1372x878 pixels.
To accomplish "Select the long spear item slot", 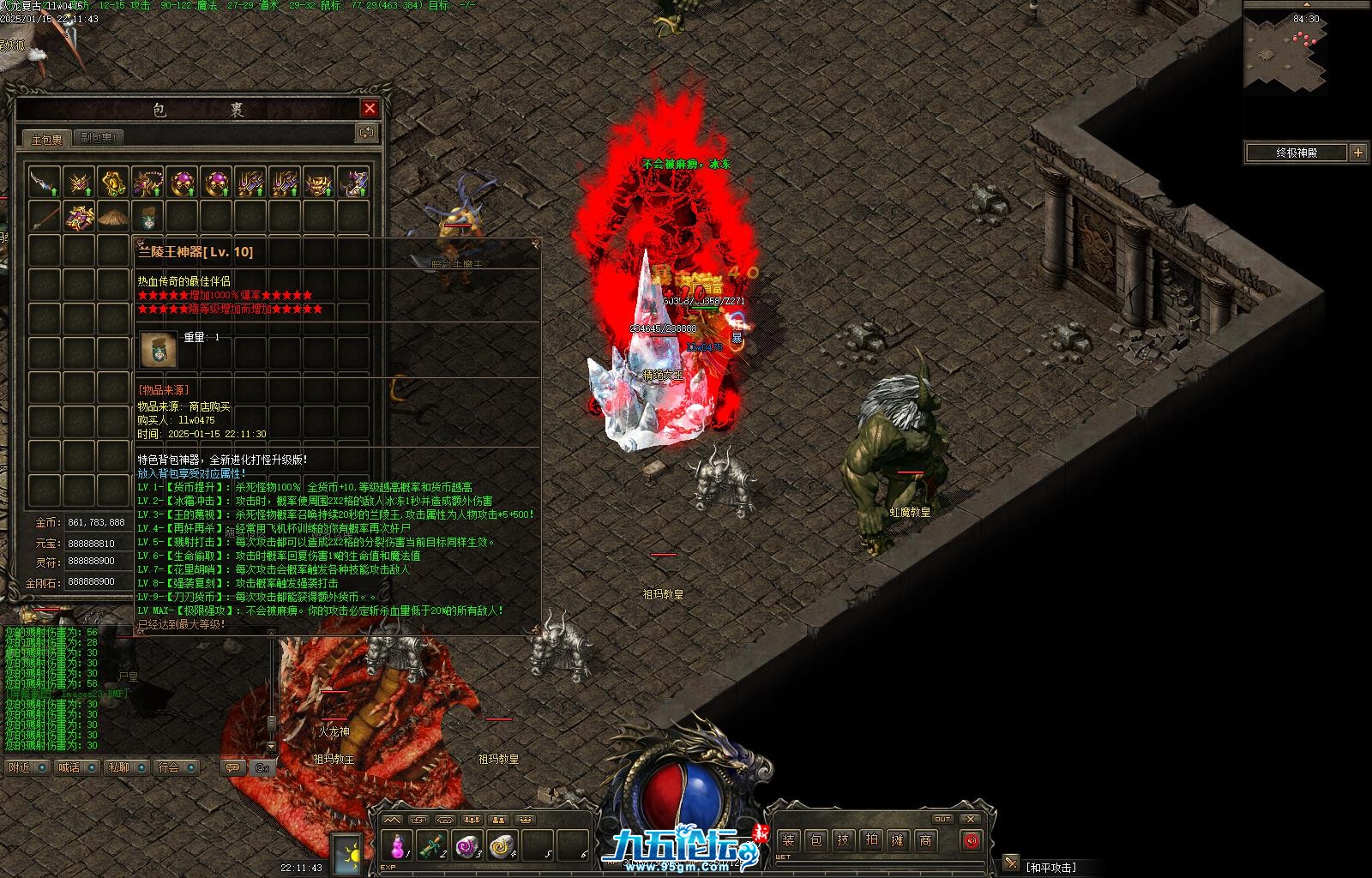I will coord(44,216).
